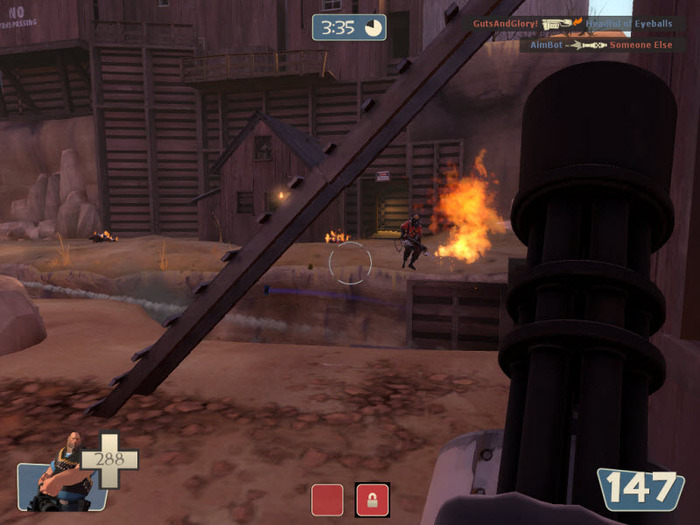
Task: Select the unlocked red control point icon
Action: [327, 499]
